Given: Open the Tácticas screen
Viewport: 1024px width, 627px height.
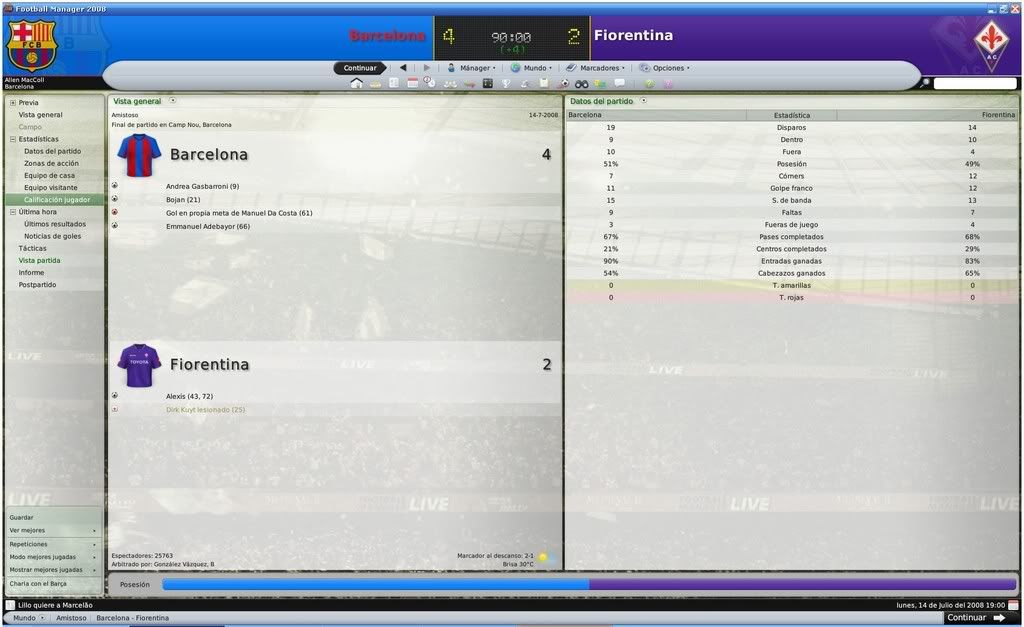Looking at the screenshot, I should pyautogui.click(x=32, y=248).
